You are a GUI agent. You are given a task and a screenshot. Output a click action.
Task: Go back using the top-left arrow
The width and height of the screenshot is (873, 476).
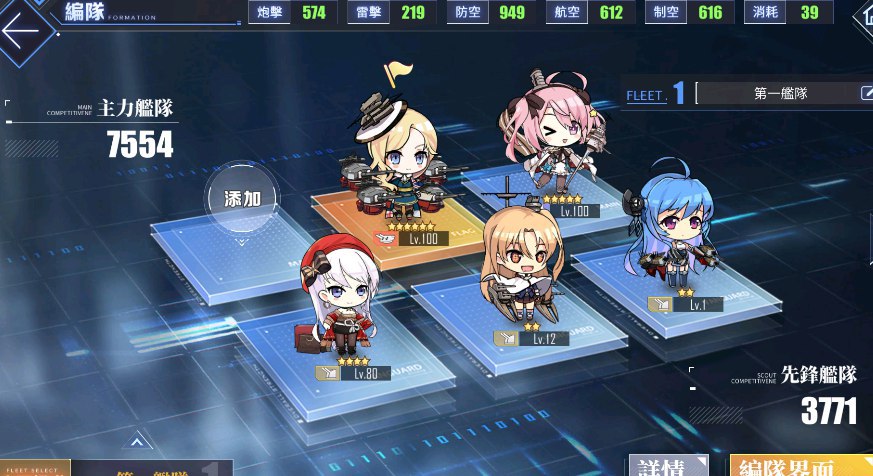coord(22,28)
